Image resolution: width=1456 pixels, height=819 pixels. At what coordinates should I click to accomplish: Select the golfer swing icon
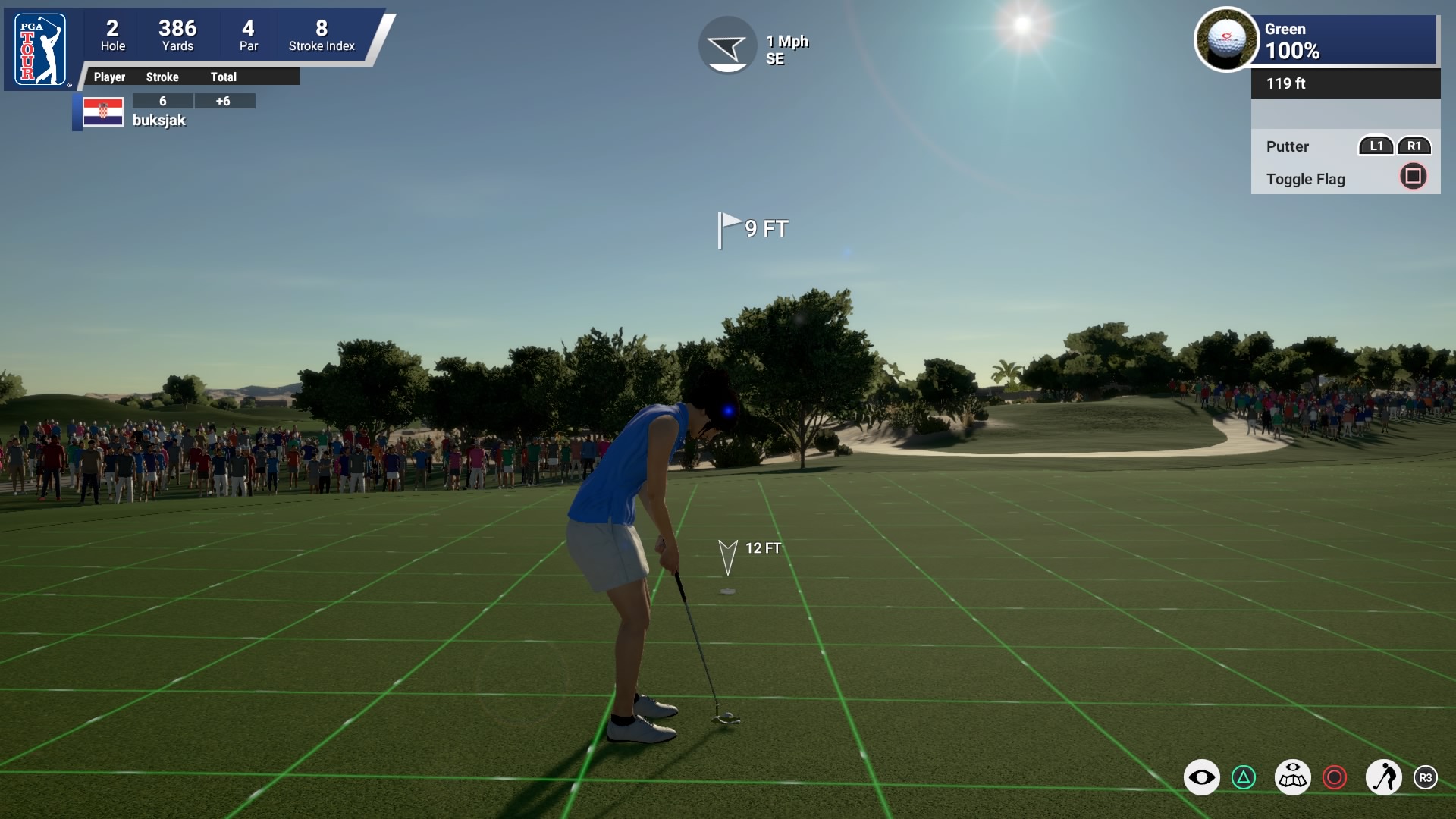point(1383,777)
